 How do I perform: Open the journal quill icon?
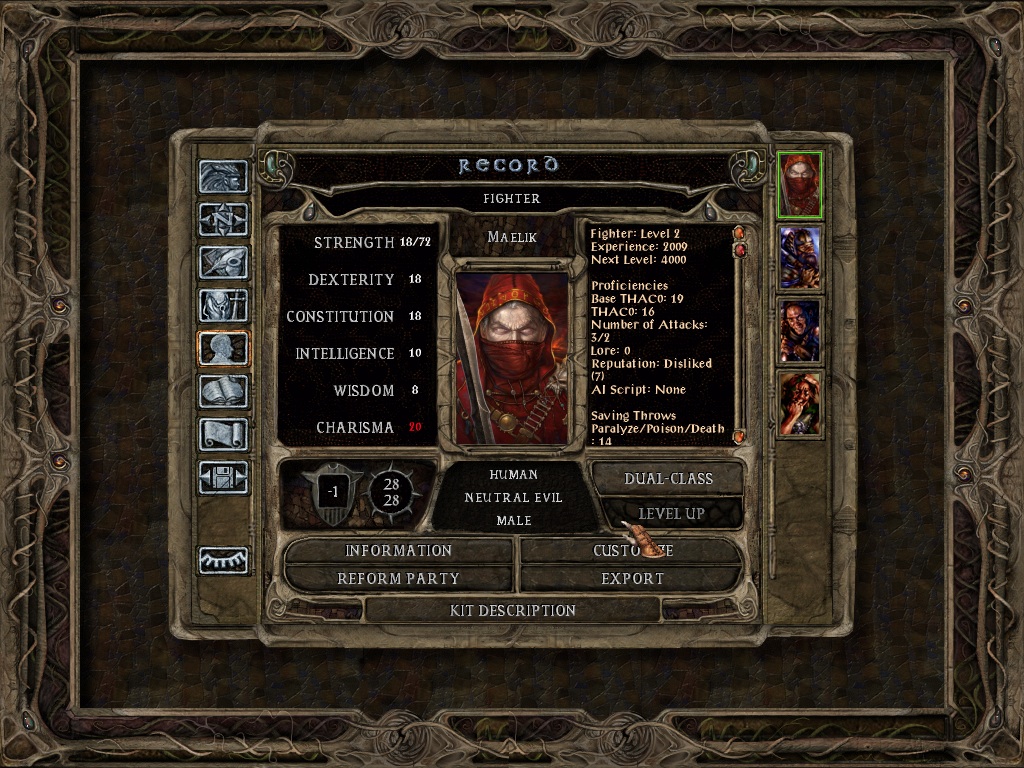click(223, 262)
